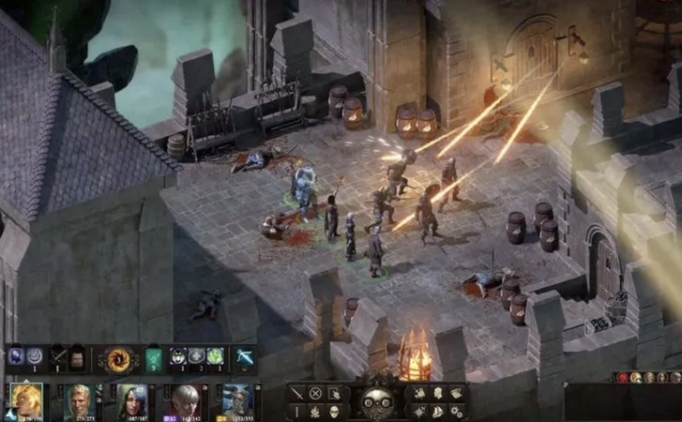
Task: Choose the crossed-swords weapon set
Action: tap(59, 357)
